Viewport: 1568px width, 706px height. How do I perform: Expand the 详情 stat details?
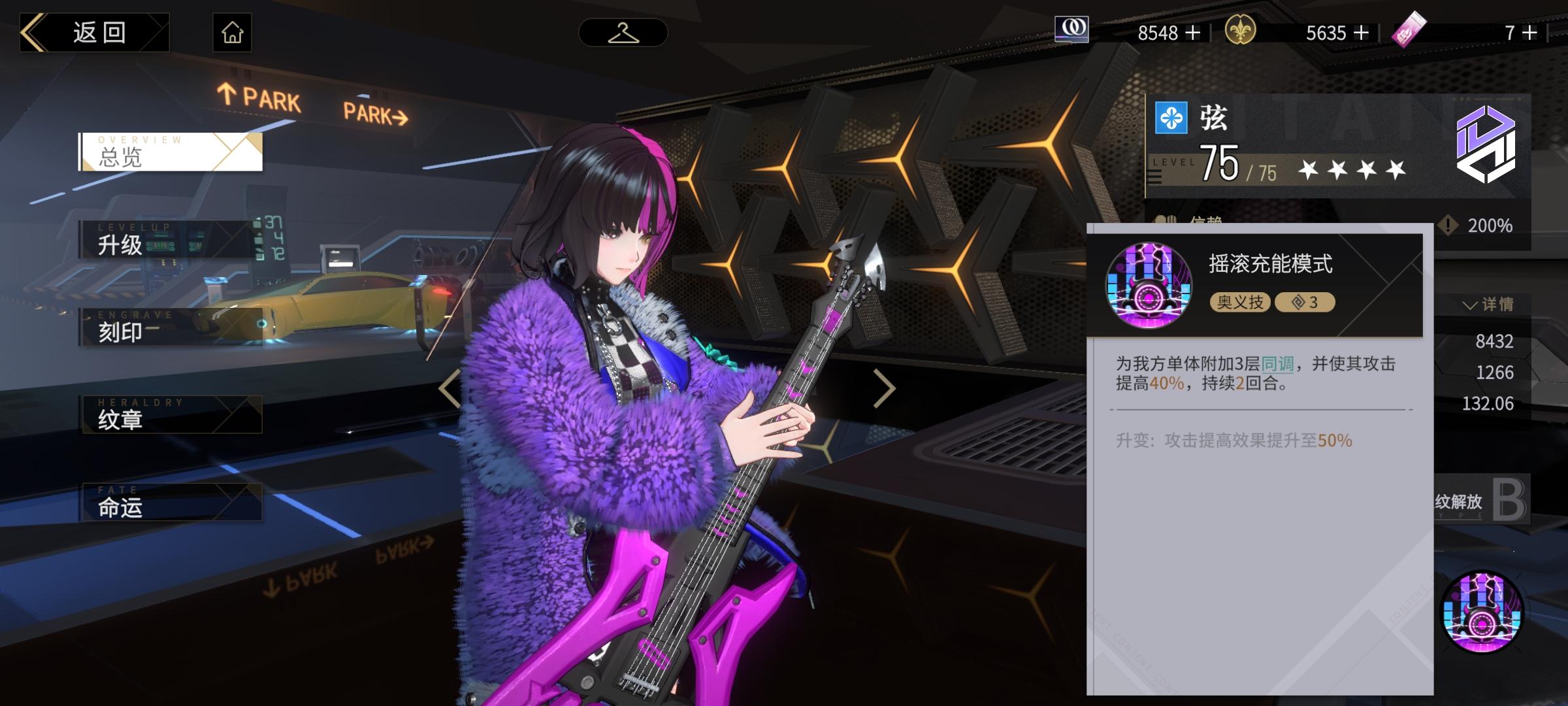[1488, 305]
